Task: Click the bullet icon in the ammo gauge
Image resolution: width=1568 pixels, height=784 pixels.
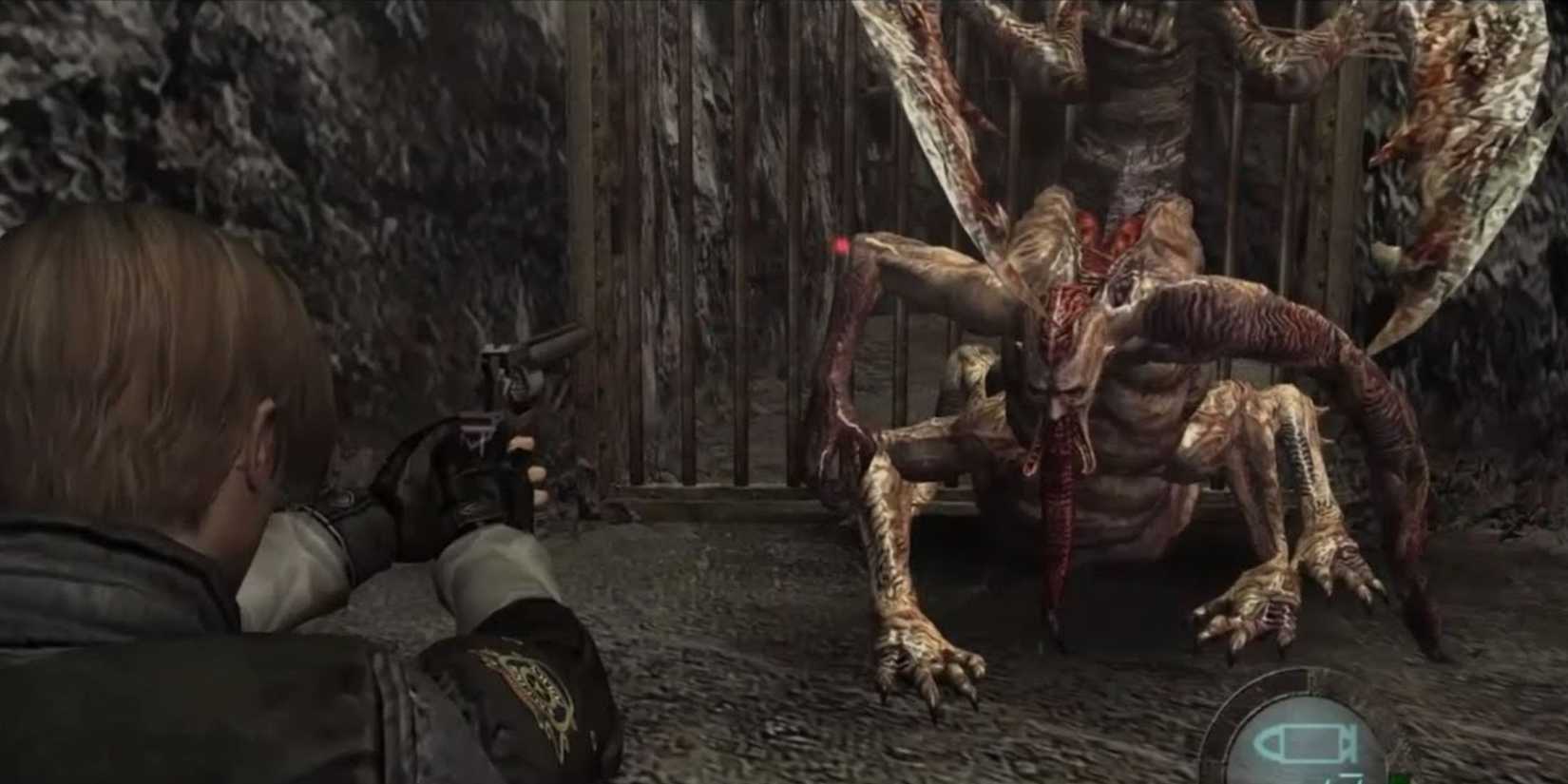Action: click(x=1305, y=741)
